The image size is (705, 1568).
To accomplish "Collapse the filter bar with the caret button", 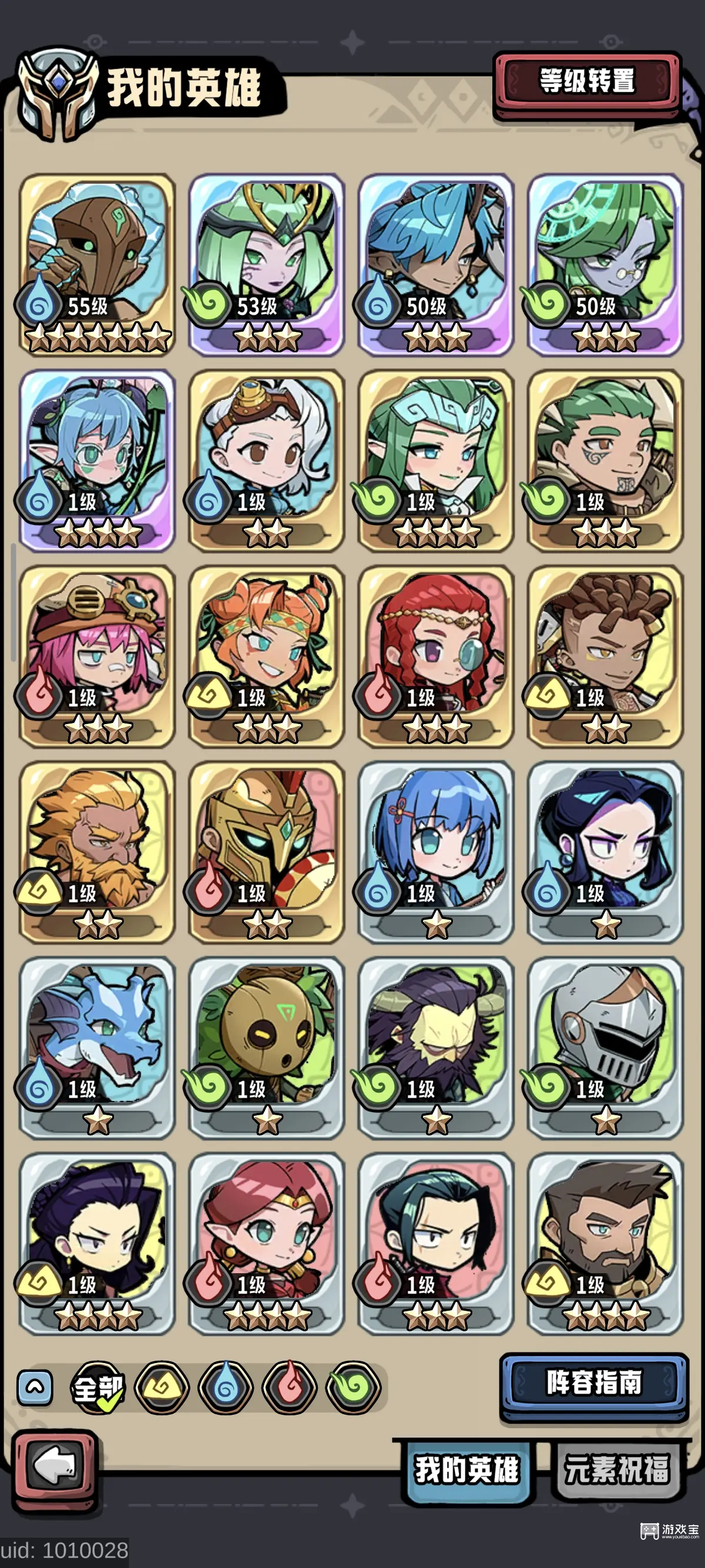I will point(35,1388).
